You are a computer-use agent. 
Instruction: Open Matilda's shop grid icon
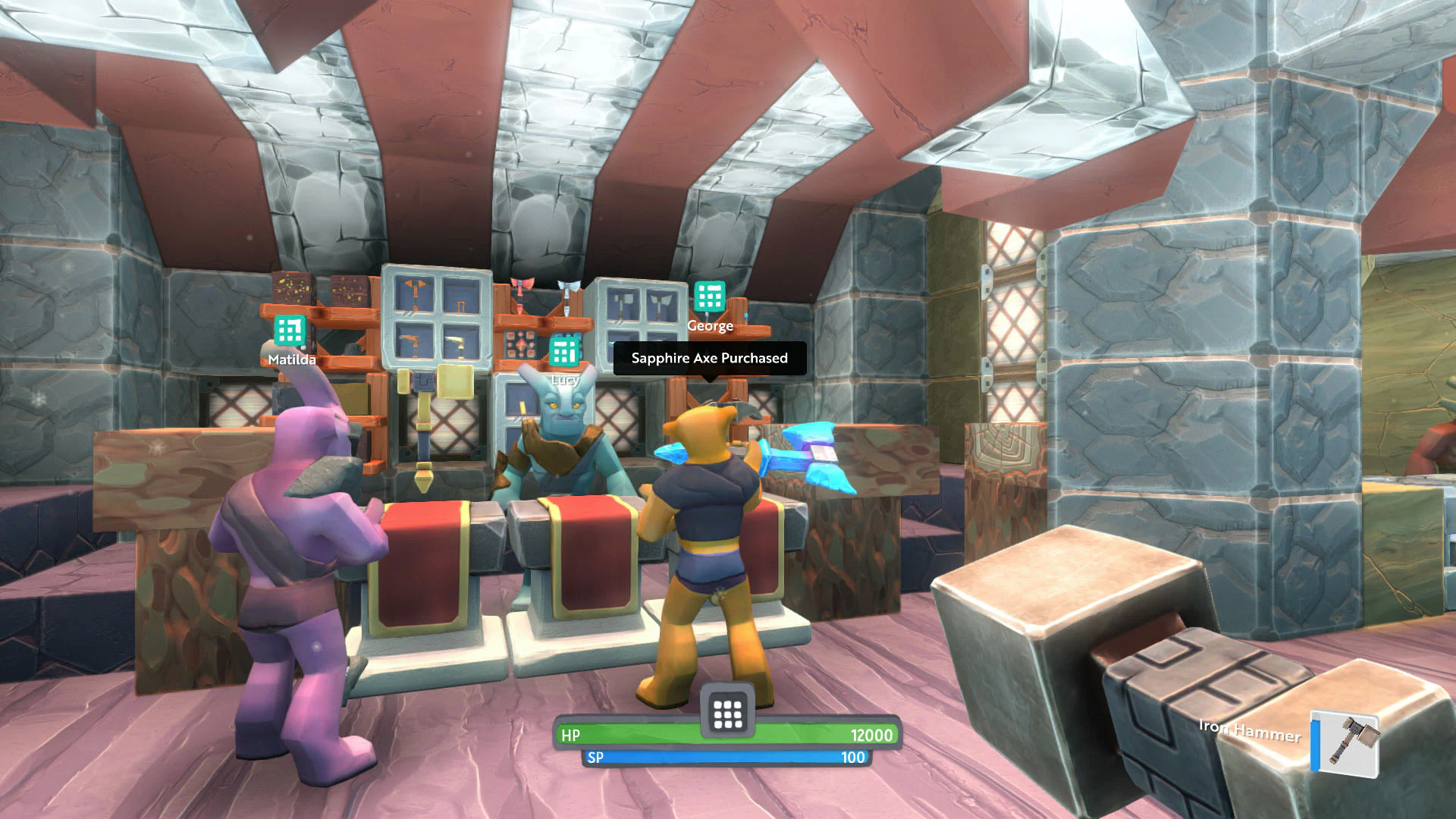[x=288, y=331]
